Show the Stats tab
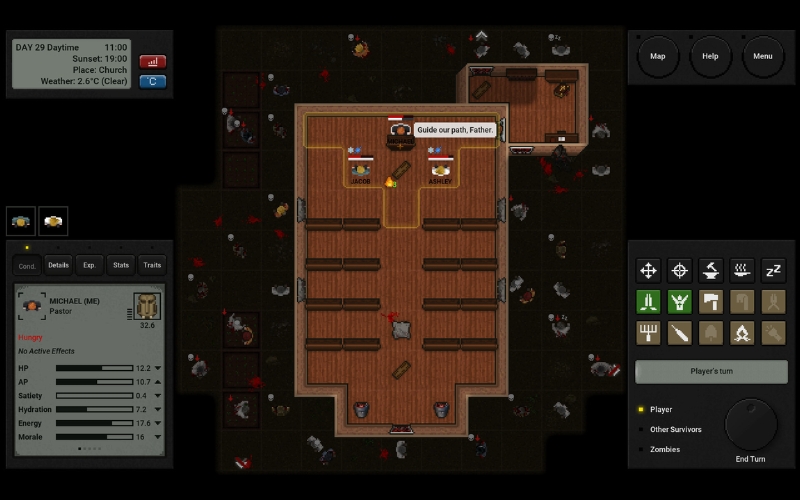 [x=121, y=265]
